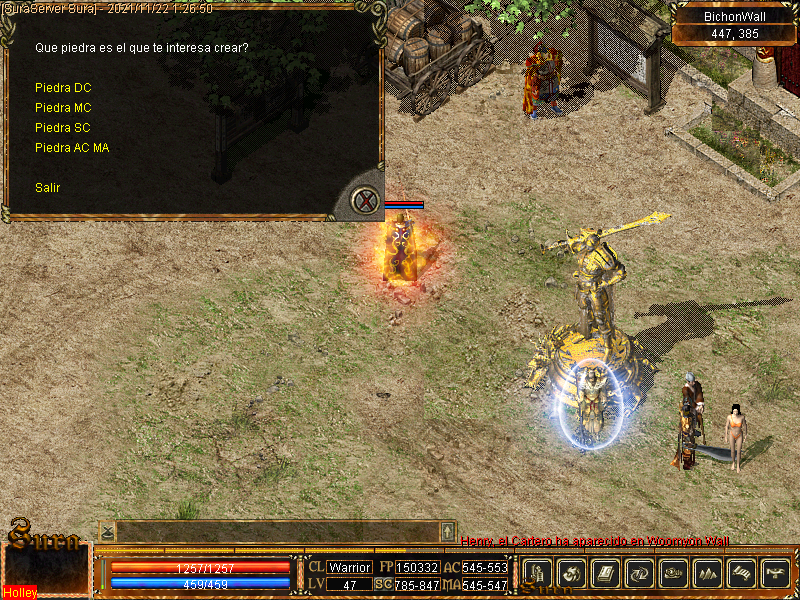Click the coiled serpent toolbar icon
Viewport: 800px width, 600px height.
[674, 573]
